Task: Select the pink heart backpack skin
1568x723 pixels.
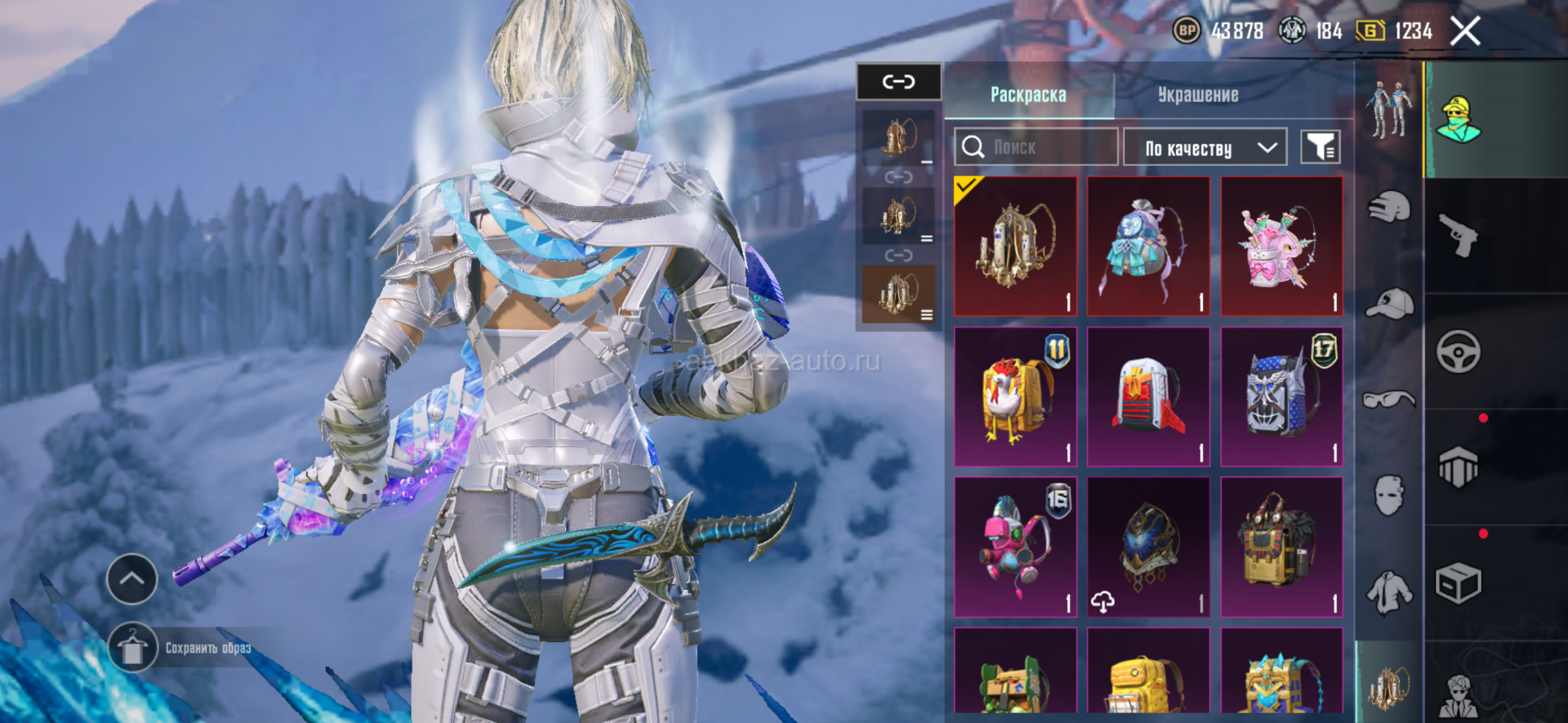Action: 1281,246
